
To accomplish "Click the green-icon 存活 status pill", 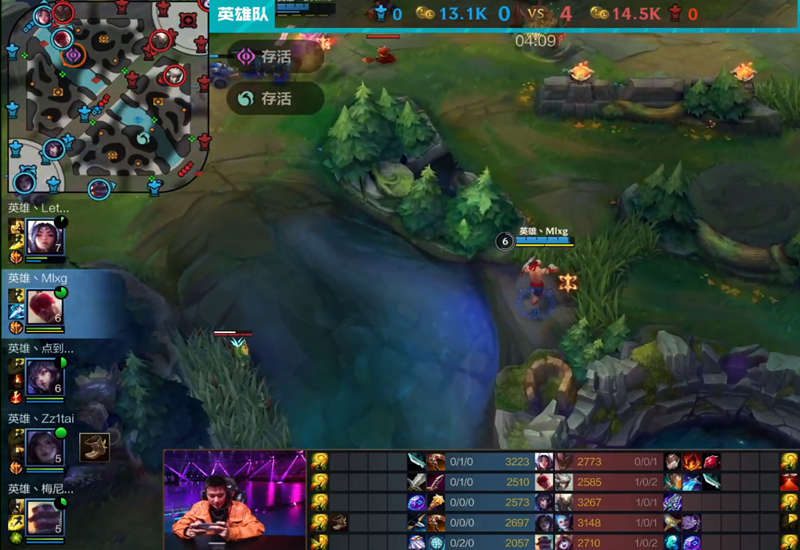I will [274, 98].
